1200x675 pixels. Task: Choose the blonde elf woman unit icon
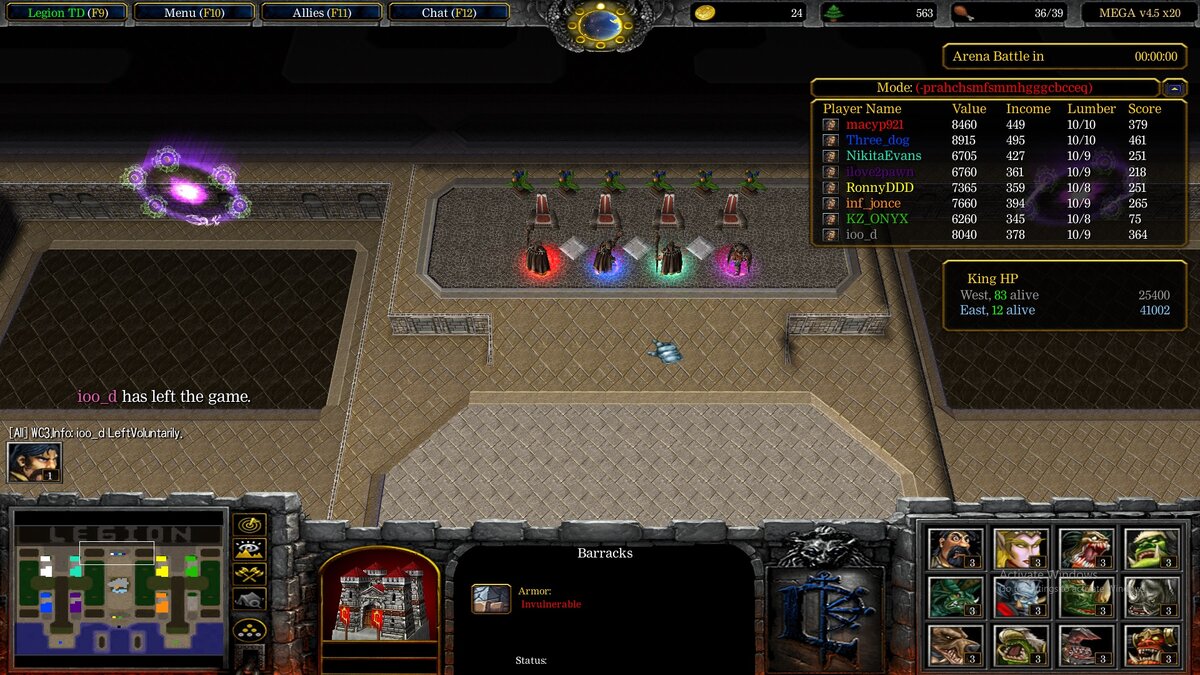click(x=1021, y=548)
